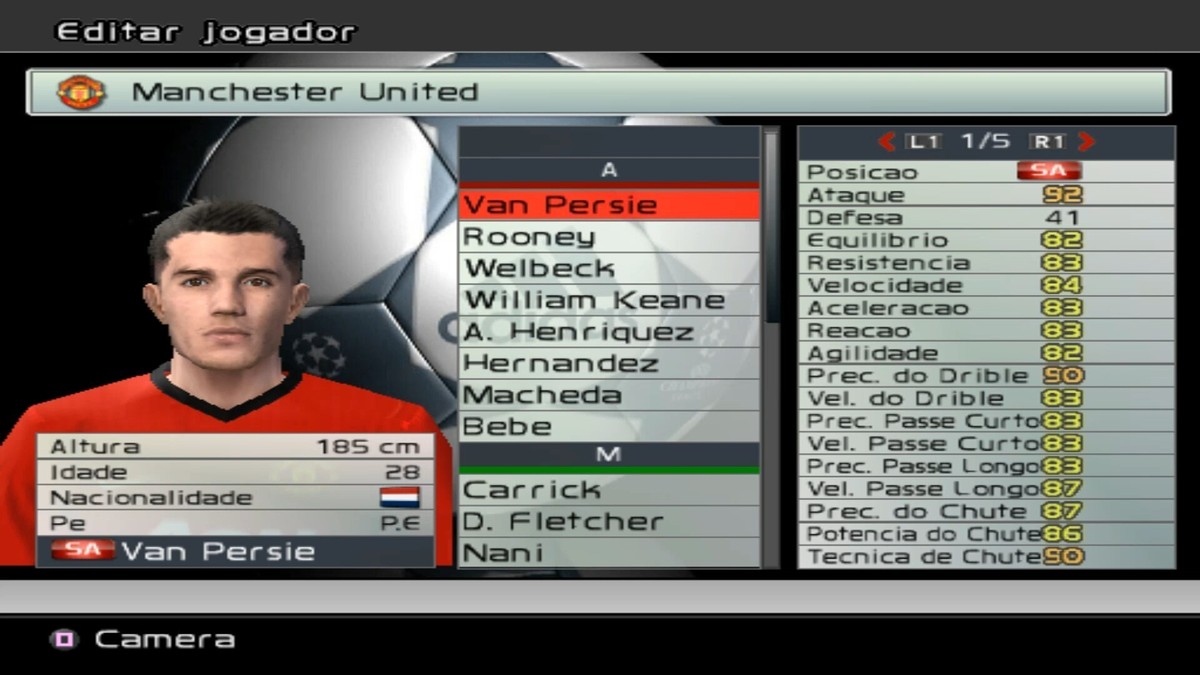The height and width of the screenshot is (675, 1200).
Task: Click the player list scrollbar
Action: pyautogui.click(x=771, y=230)
